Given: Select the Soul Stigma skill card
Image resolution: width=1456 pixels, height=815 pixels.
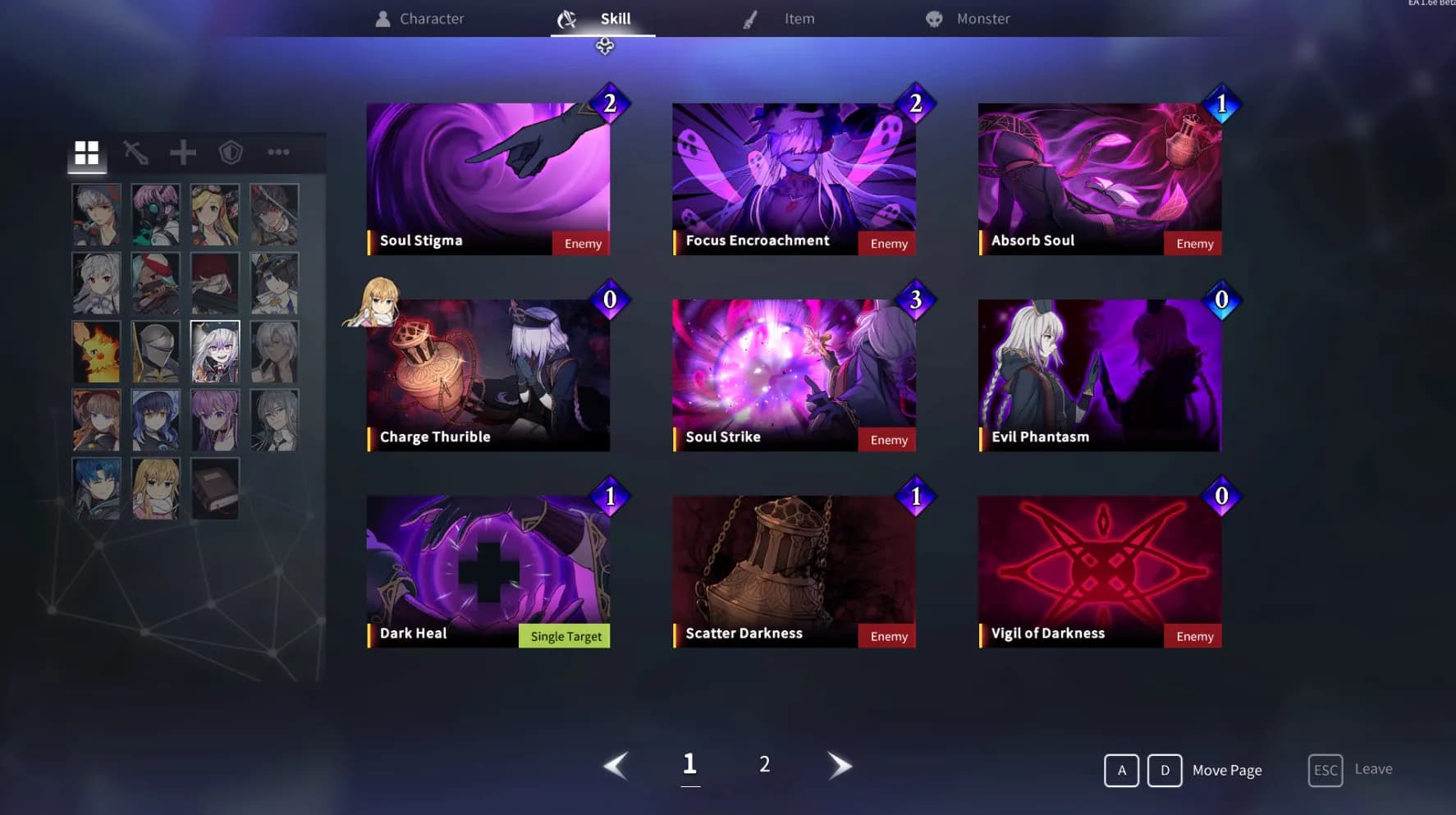Looking at the screenshot, I should [488, 178].
